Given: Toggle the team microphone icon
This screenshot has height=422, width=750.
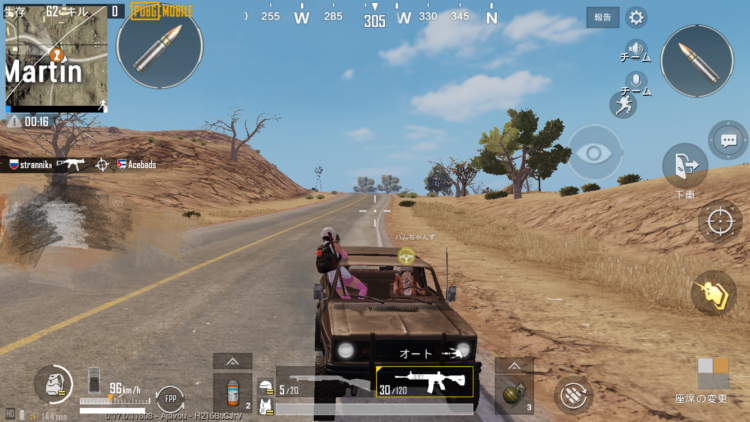Looking at the screenshot, I should (635, 80).
